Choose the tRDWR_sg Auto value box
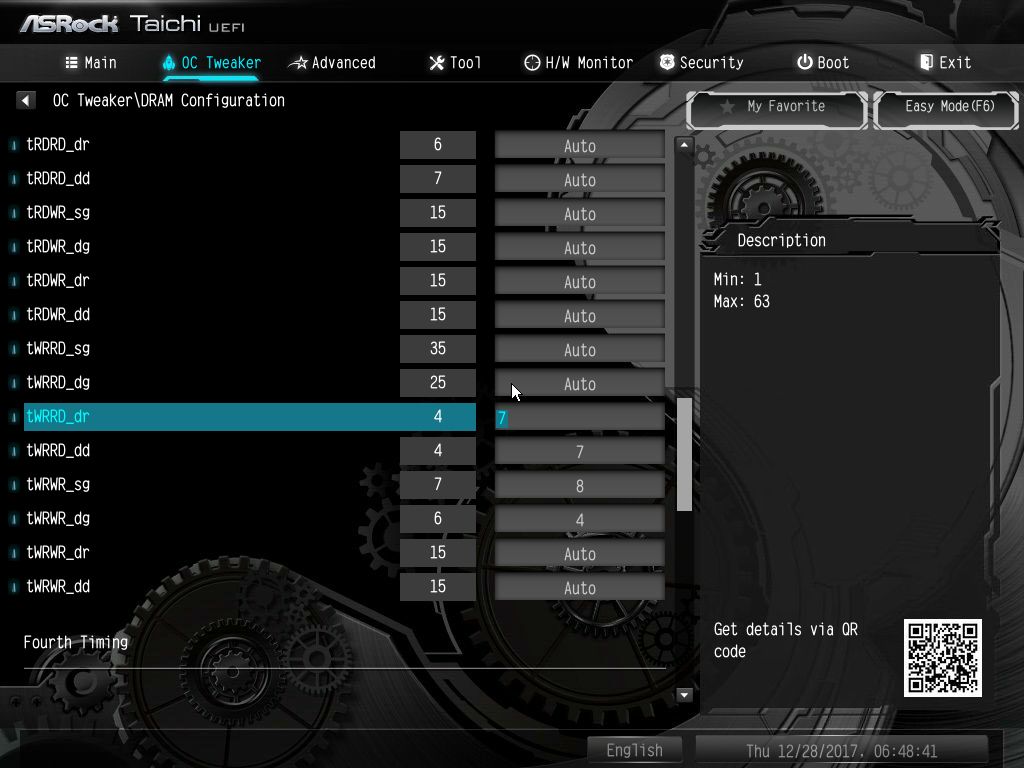The height and width of the screenshot is (768, 1024). [580, 214]
